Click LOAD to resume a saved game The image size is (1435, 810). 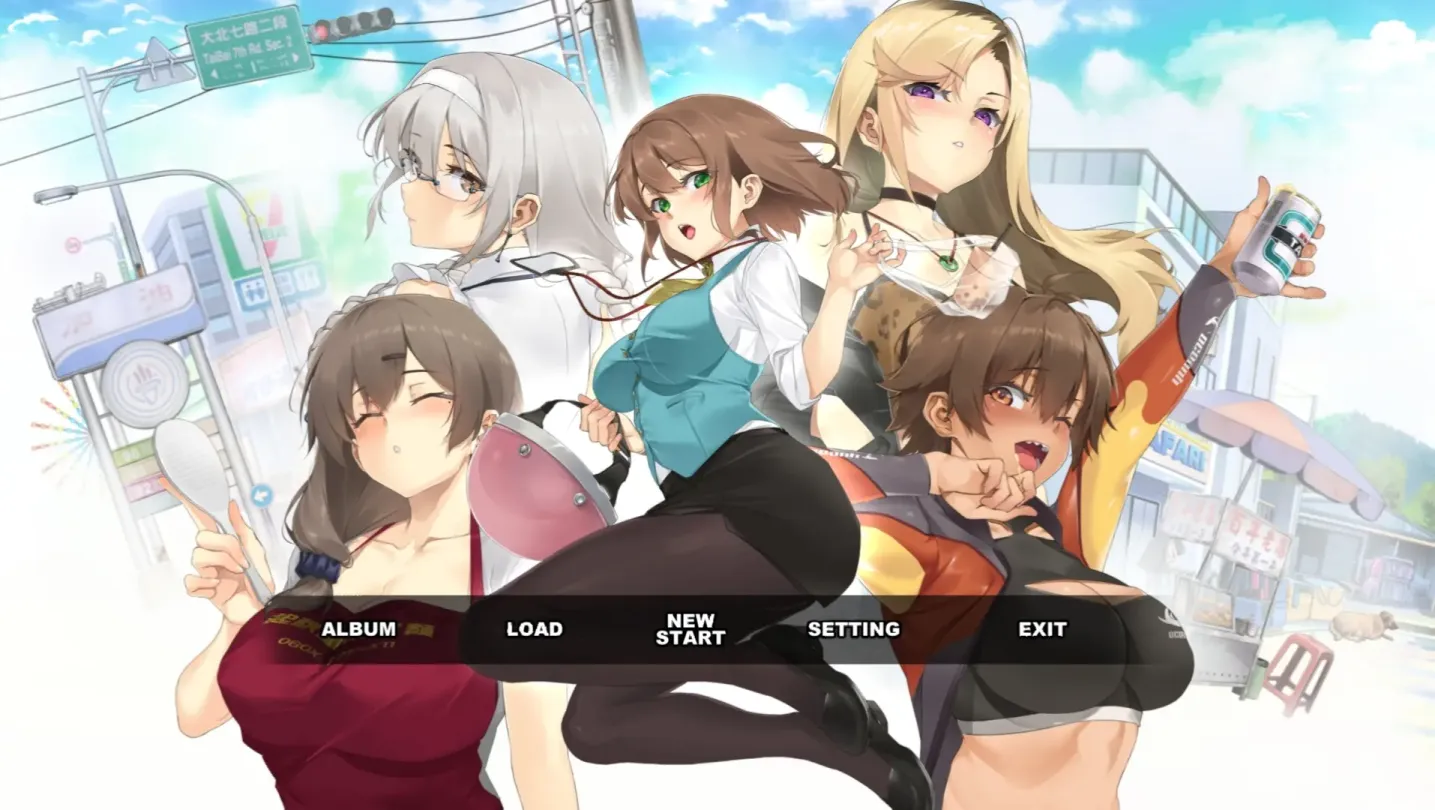click(533, 631)
